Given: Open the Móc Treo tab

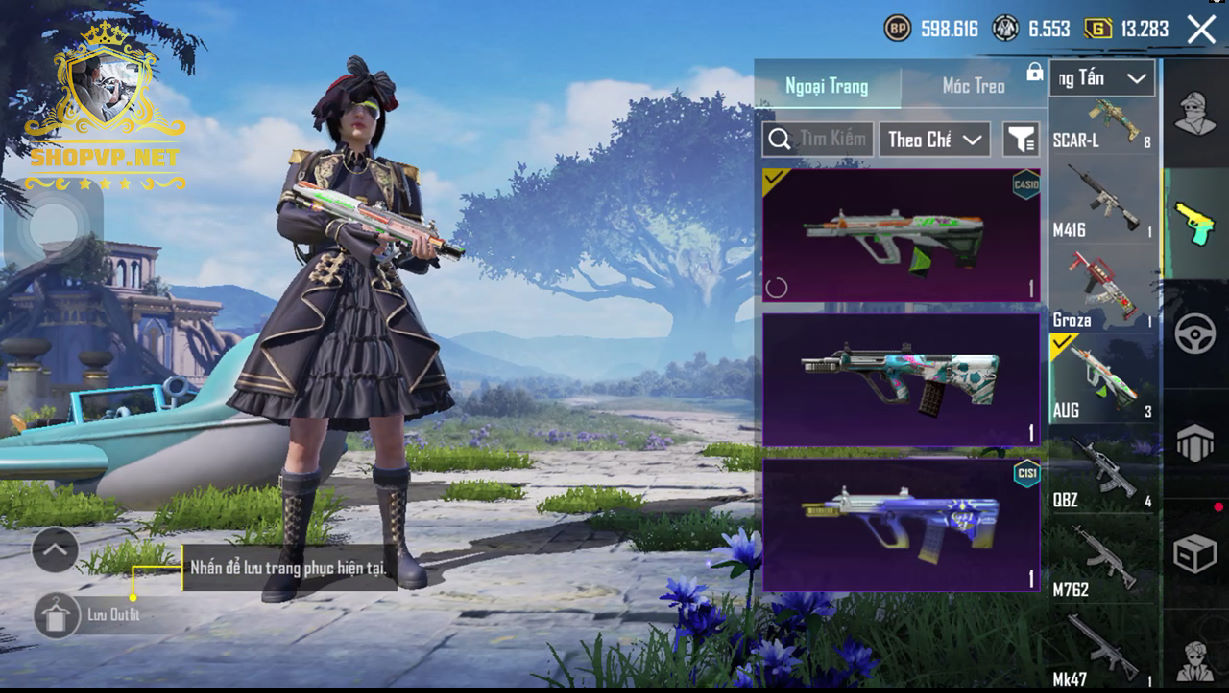Looking at the screenshot, I should [x=973, y=86].
